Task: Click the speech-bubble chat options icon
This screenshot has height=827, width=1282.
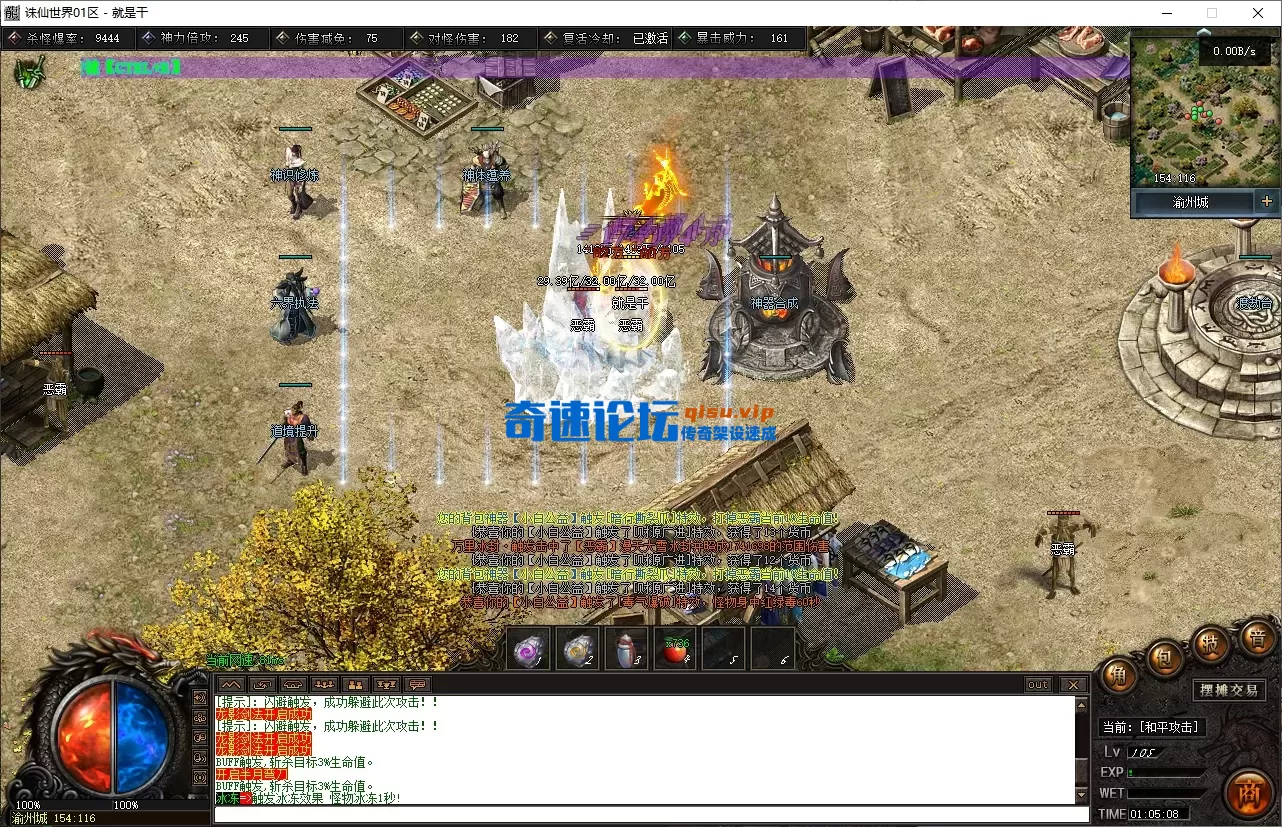Action: (416, 683)
